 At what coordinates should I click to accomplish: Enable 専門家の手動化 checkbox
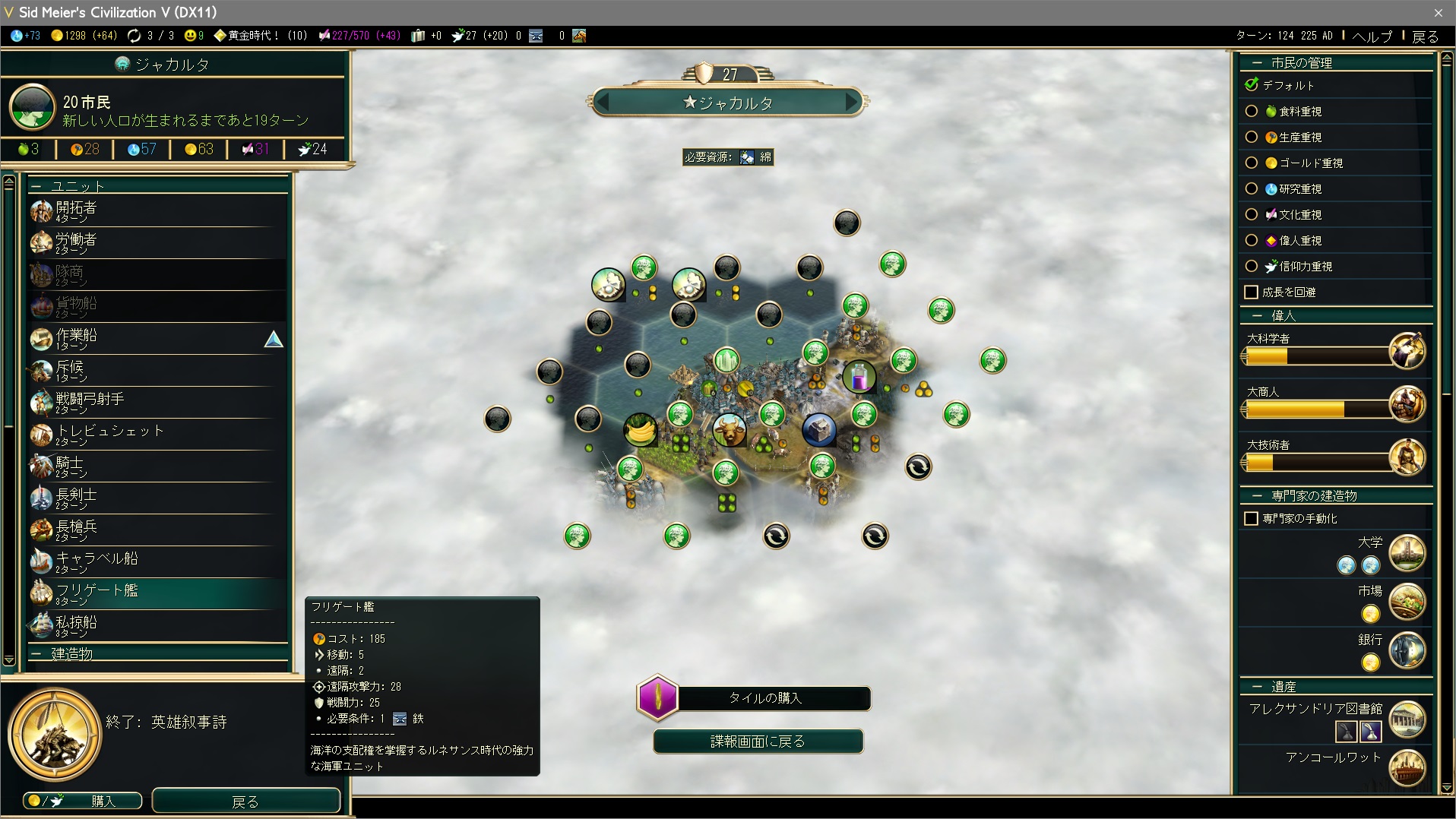click(1252, 519)
